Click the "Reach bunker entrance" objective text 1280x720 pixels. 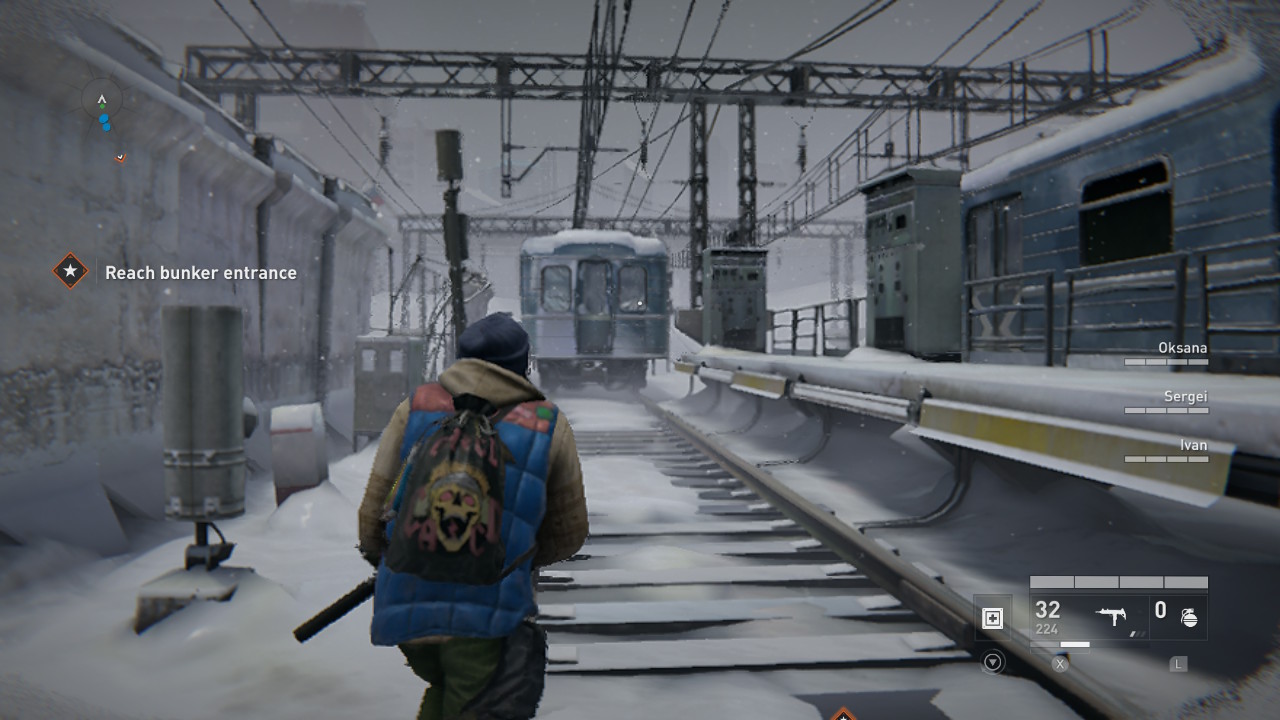pyautogui.click(x=201, y=272)
